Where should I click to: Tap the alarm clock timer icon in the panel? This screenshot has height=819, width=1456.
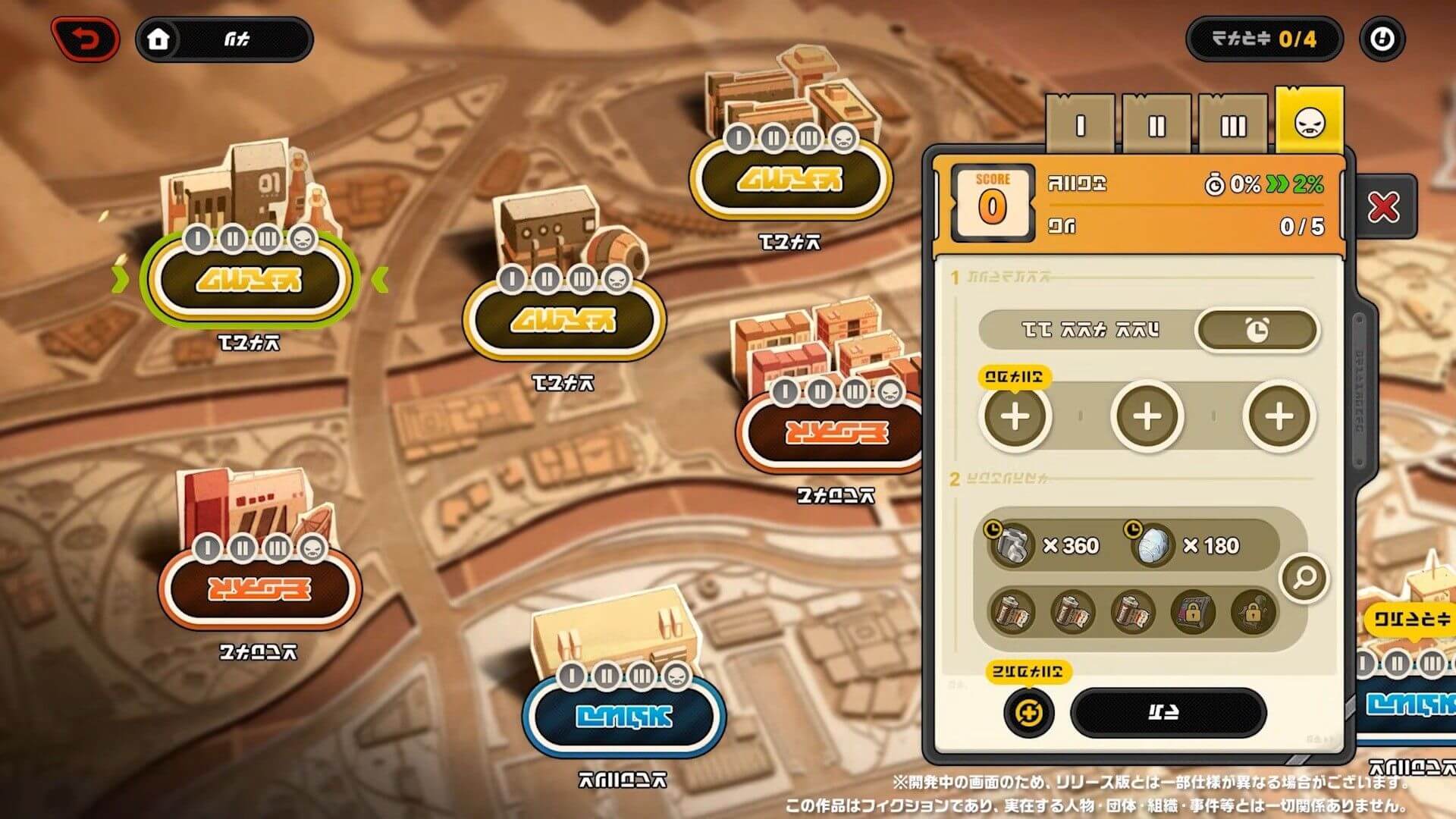click(1257, 331)
